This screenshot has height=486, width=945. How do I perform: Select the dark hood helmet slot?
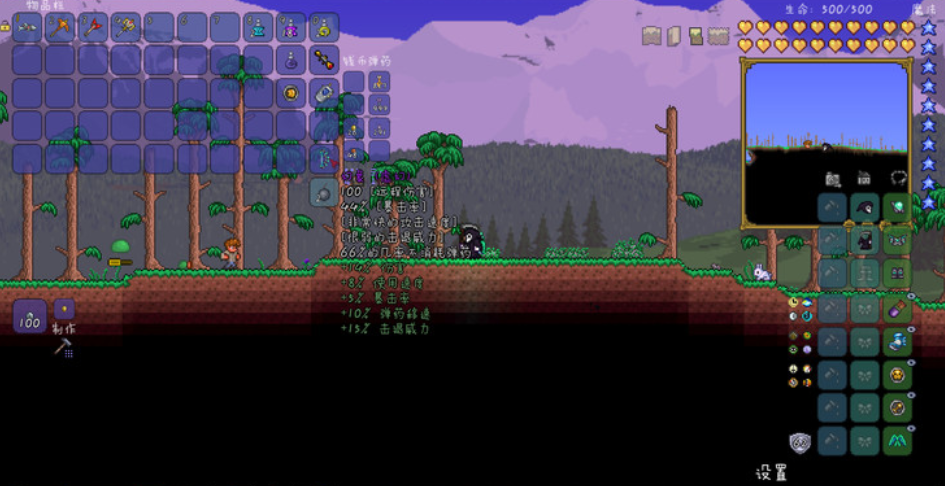point(864,208)
